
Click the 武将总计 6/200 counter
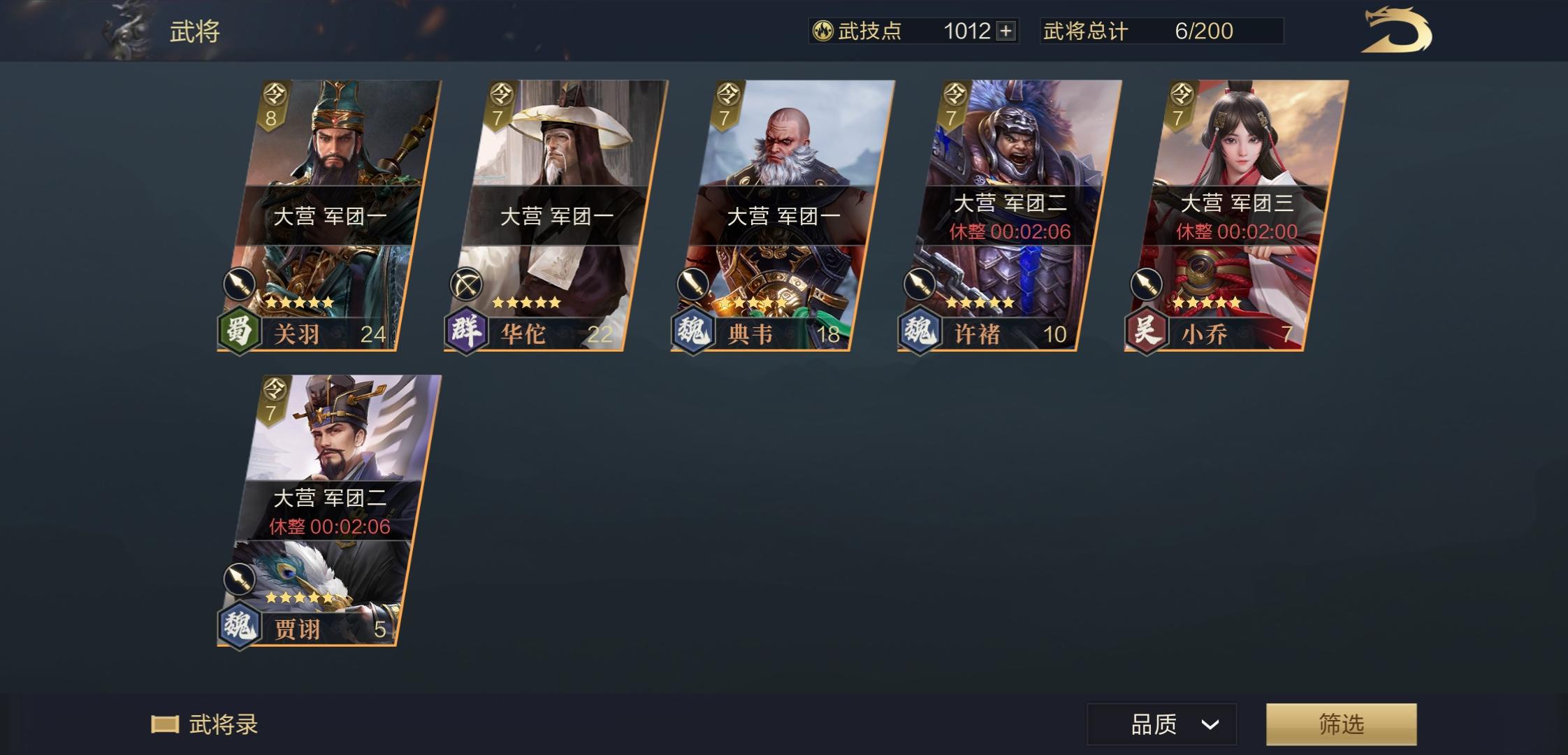pyautogui.click(x=1163, y=30)
